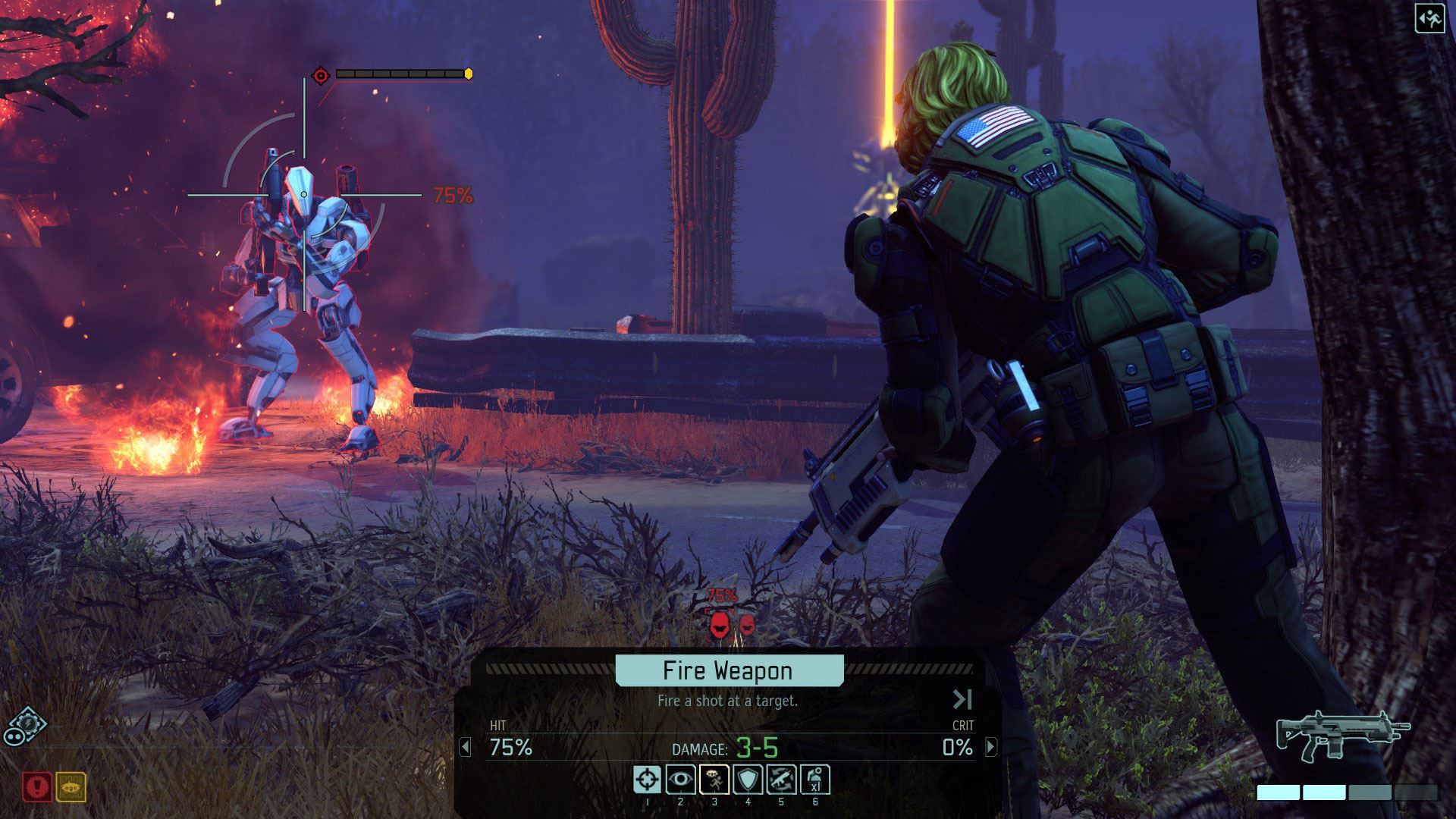
Task: Click the skip-forward arrow in the ability panel
Action: click(962, 698)
